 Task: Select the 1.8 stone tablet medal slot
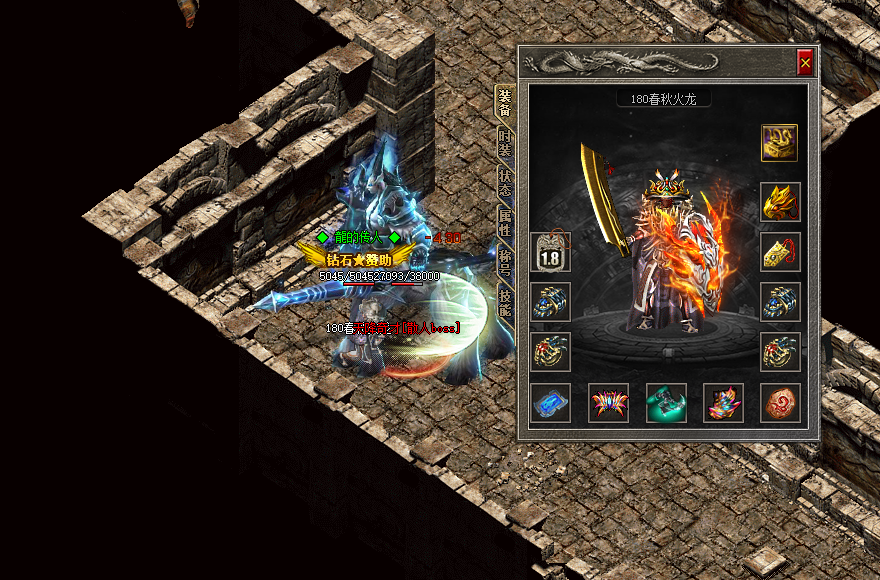click(x=551, y=253)
